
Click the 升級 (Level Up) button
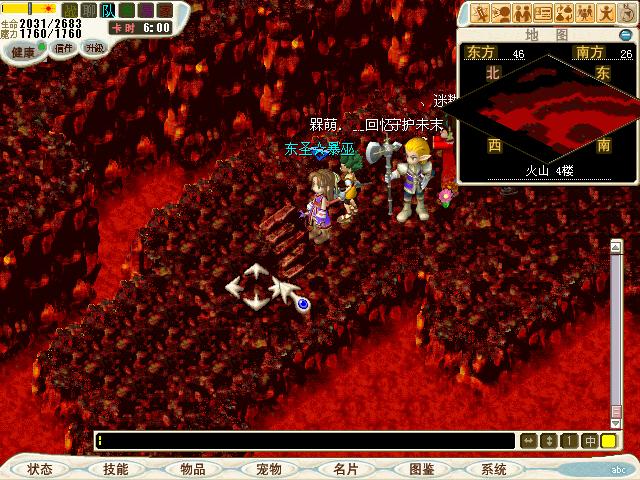point(93,47)
